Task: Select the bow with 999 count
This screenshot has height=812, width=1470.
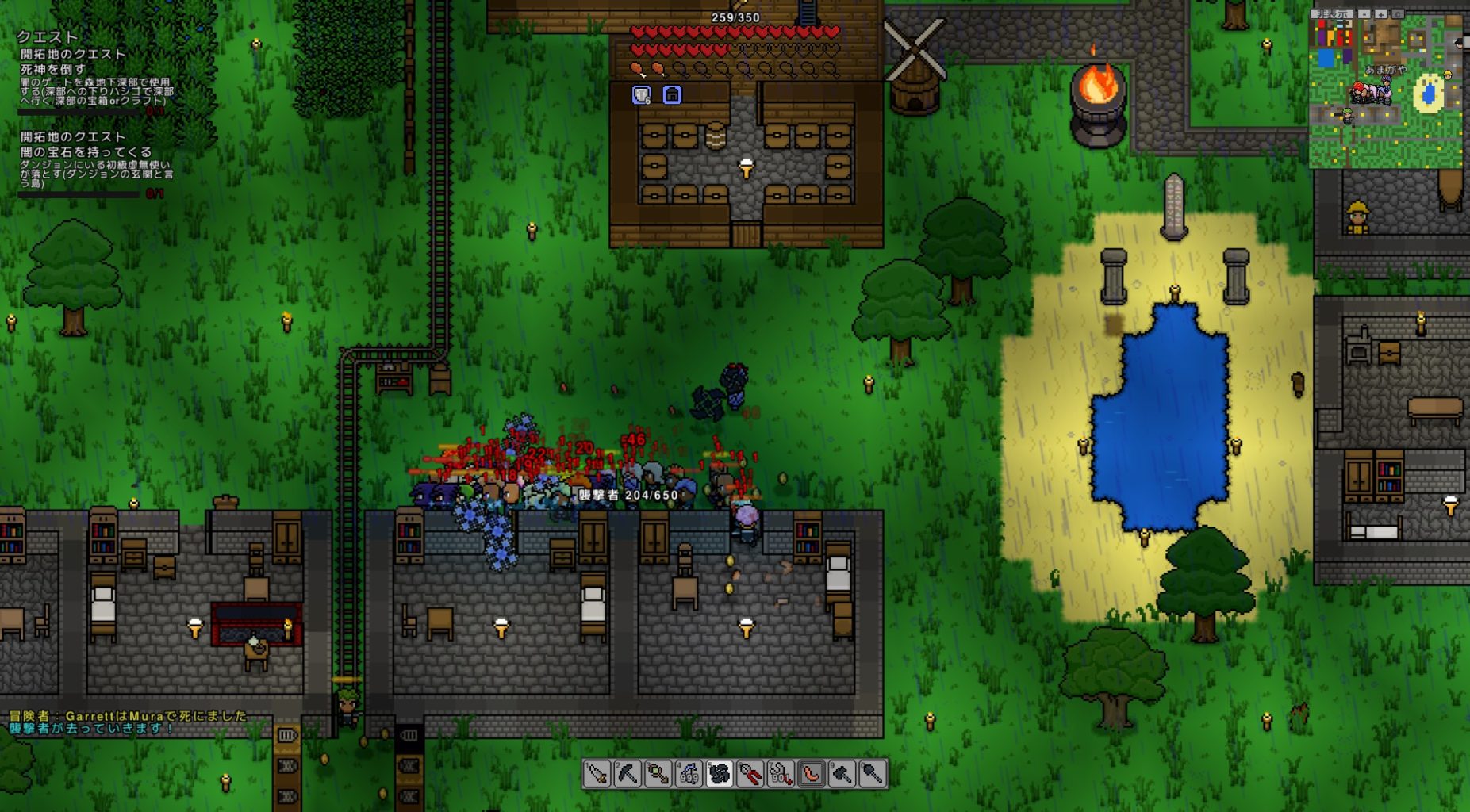Action: pos(689,773)
